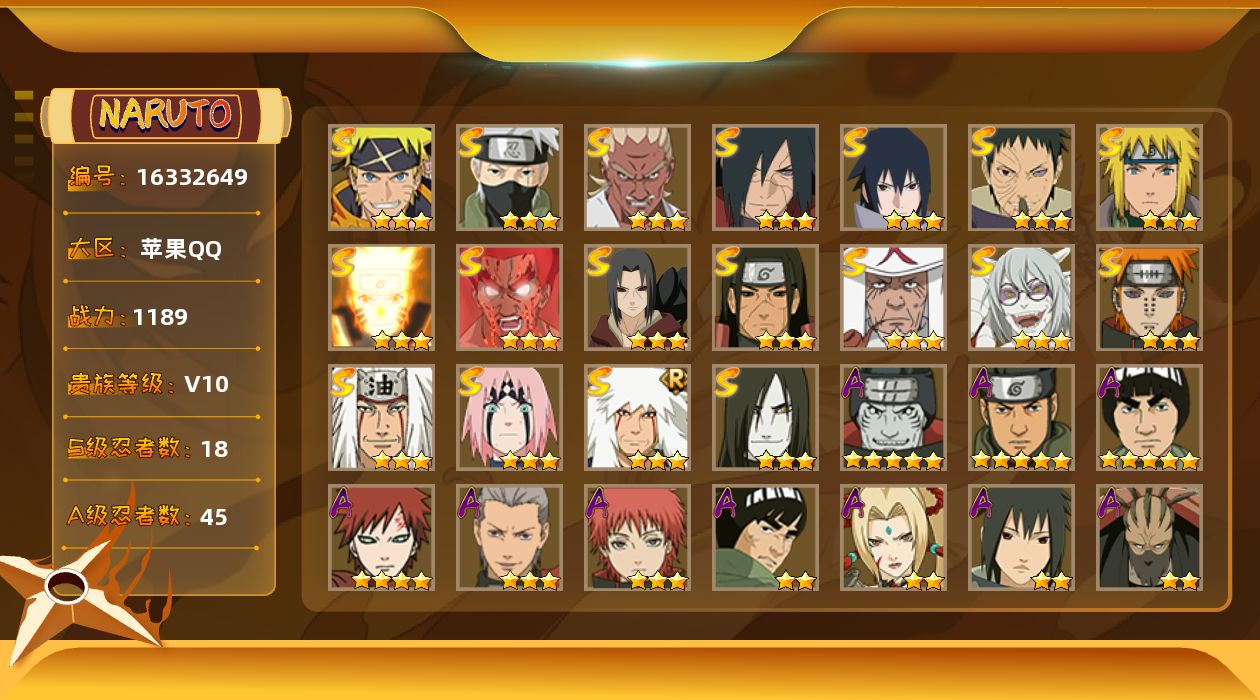Screen dimensions: 1260x700
Task: Pick Gaara with the forehead tattoo
Action: pyautogui.click(x=381, y=537)
